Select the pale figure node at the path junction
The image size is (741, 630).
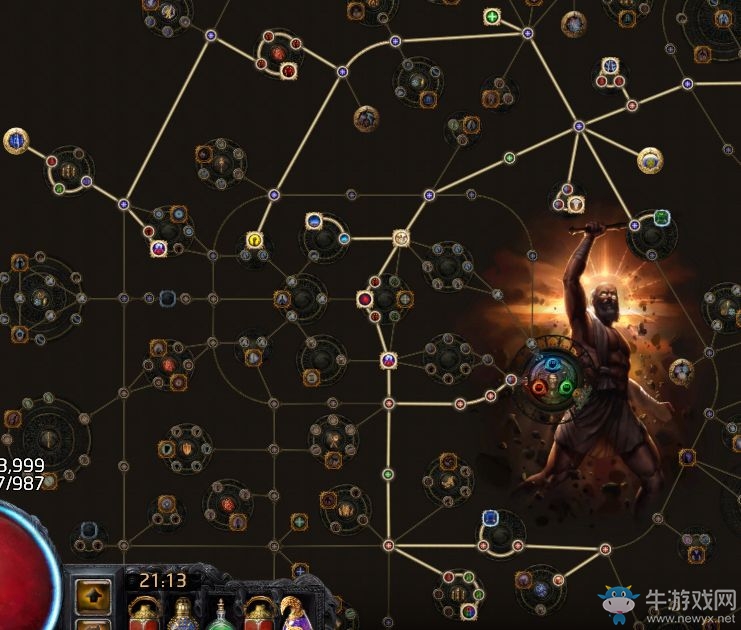point(401,238)
